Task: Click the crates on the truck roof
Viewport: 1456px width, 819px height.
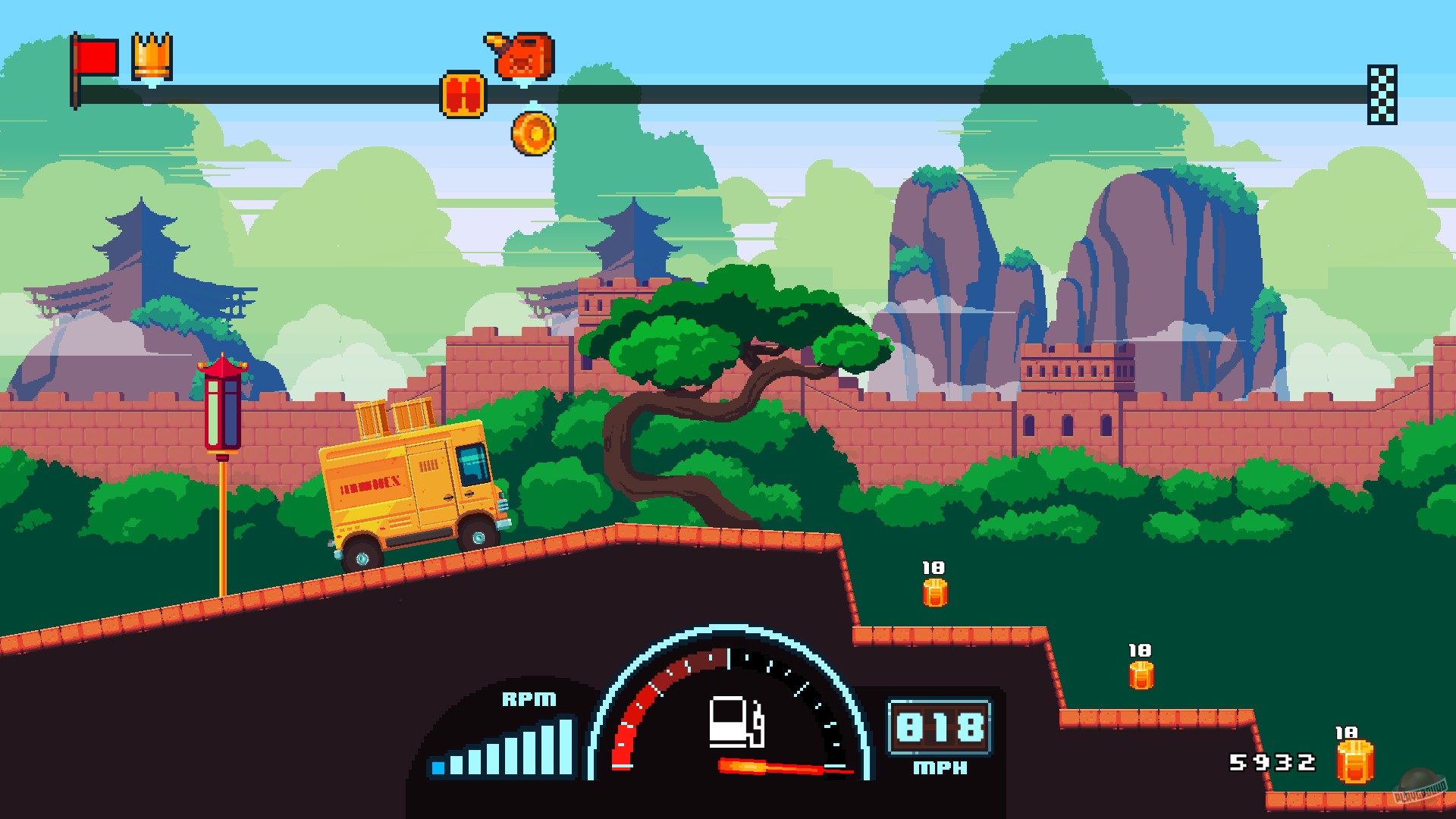Action: point(394,417)
